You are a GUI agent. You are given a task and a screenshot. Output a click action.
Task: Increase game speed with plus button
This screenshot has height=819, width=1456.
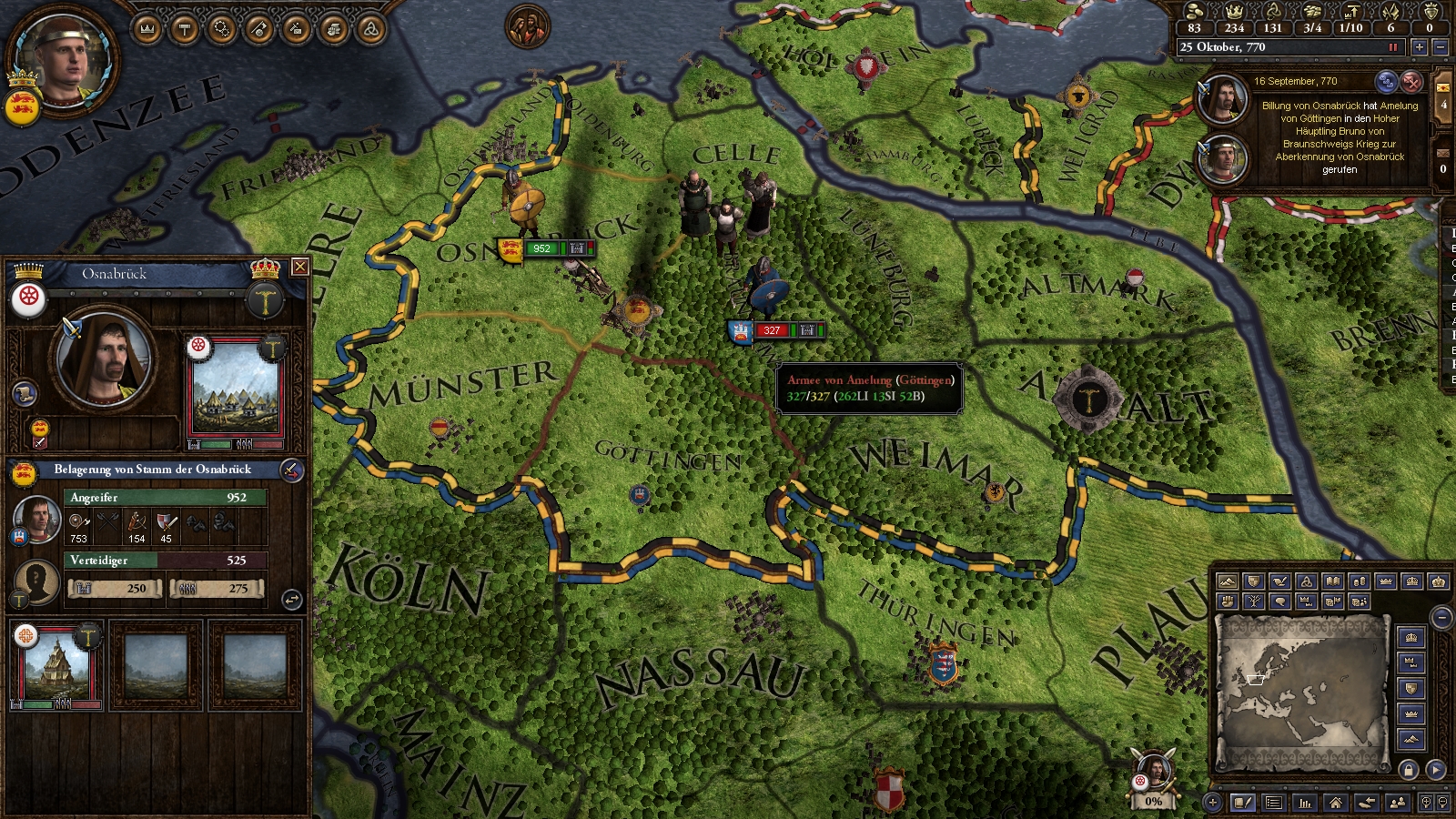[1419, 47]
